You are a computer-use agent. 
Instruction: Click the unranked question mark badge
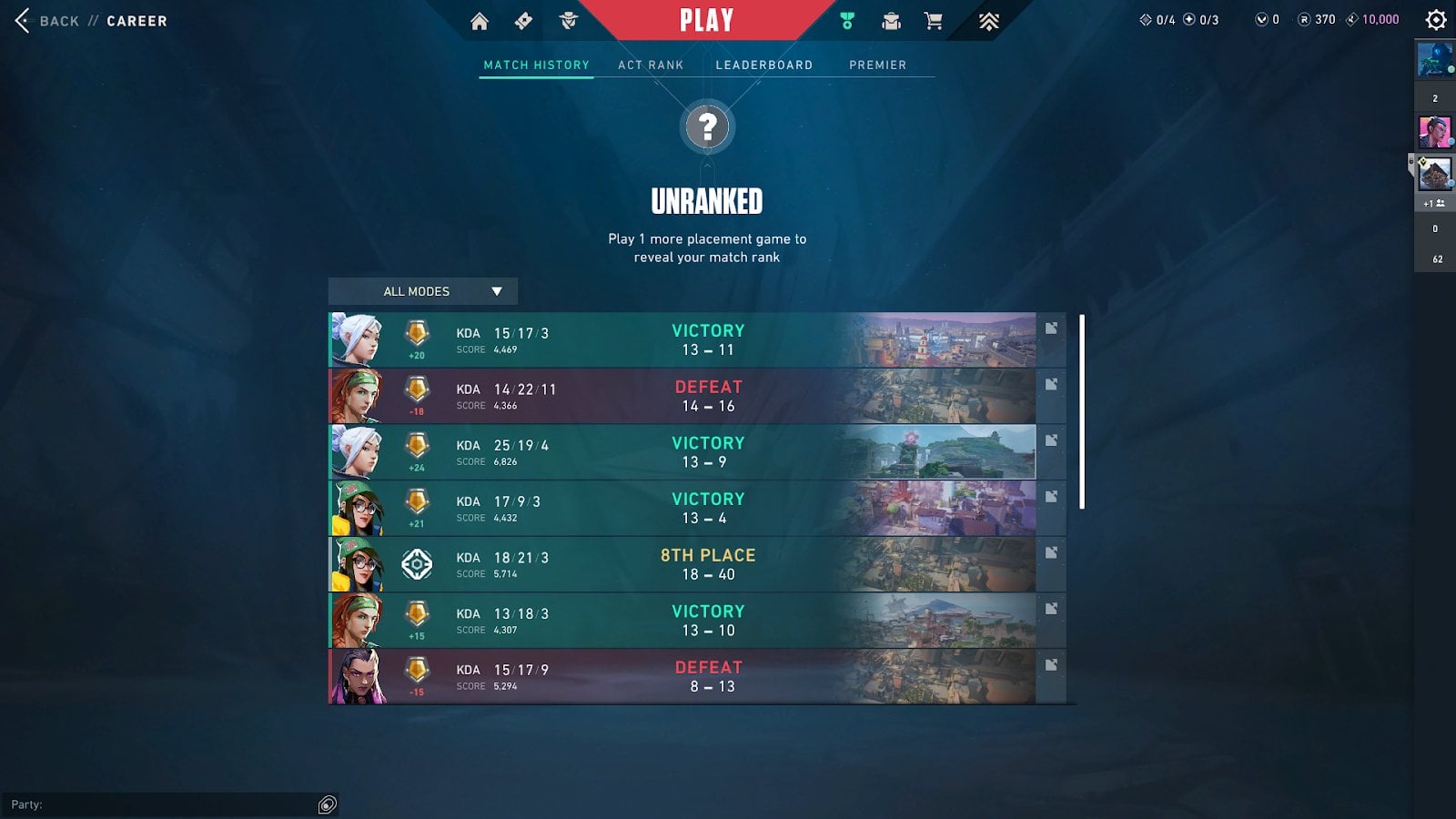pyautogui.click(x=707, y=127)
